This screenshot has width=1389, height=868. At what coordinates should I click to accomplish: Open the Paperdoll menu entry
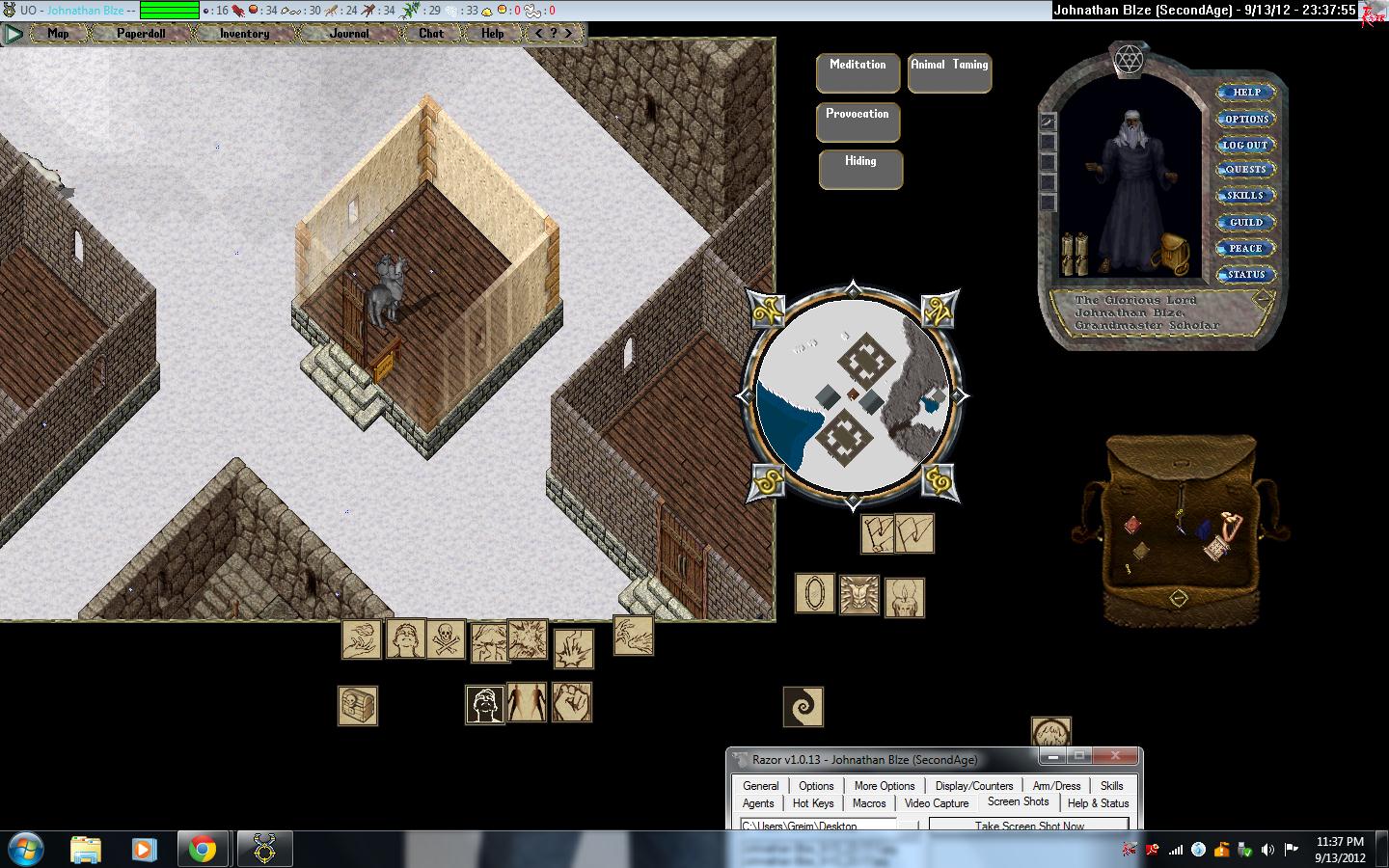[x=141, y=33]
